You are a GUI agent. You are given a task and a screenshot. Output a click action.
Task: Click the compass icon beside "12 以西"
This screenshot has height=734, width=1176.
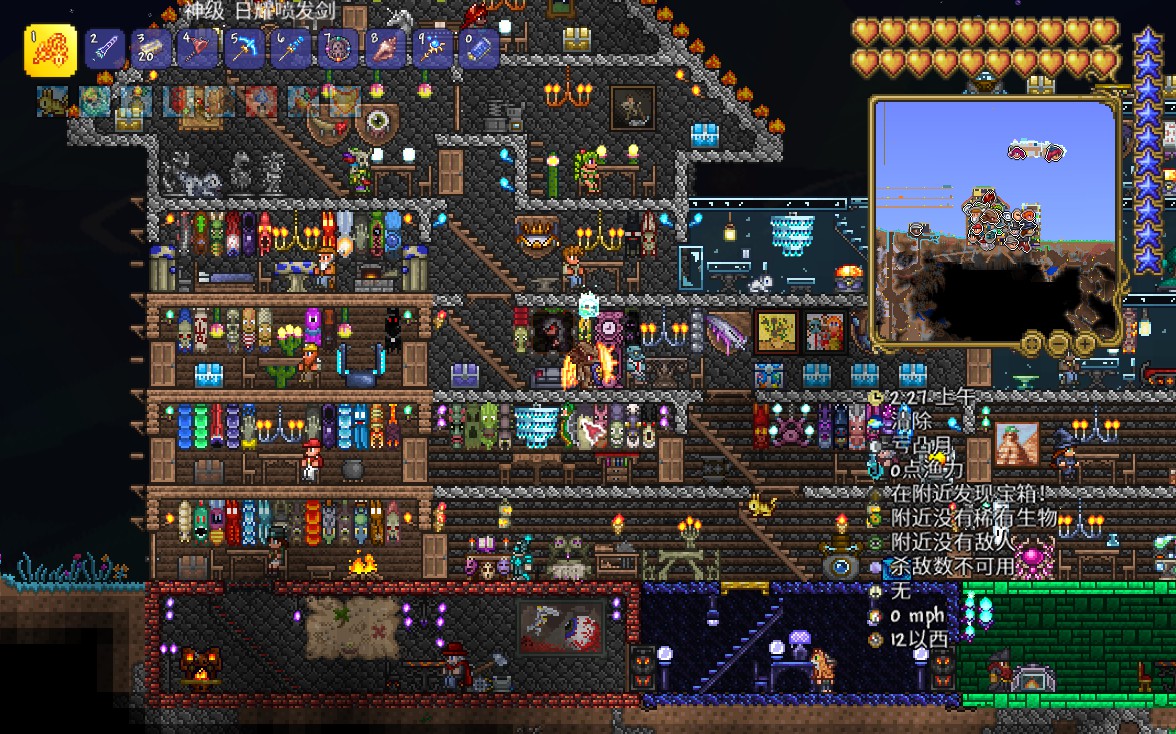(x=876, y=639)
